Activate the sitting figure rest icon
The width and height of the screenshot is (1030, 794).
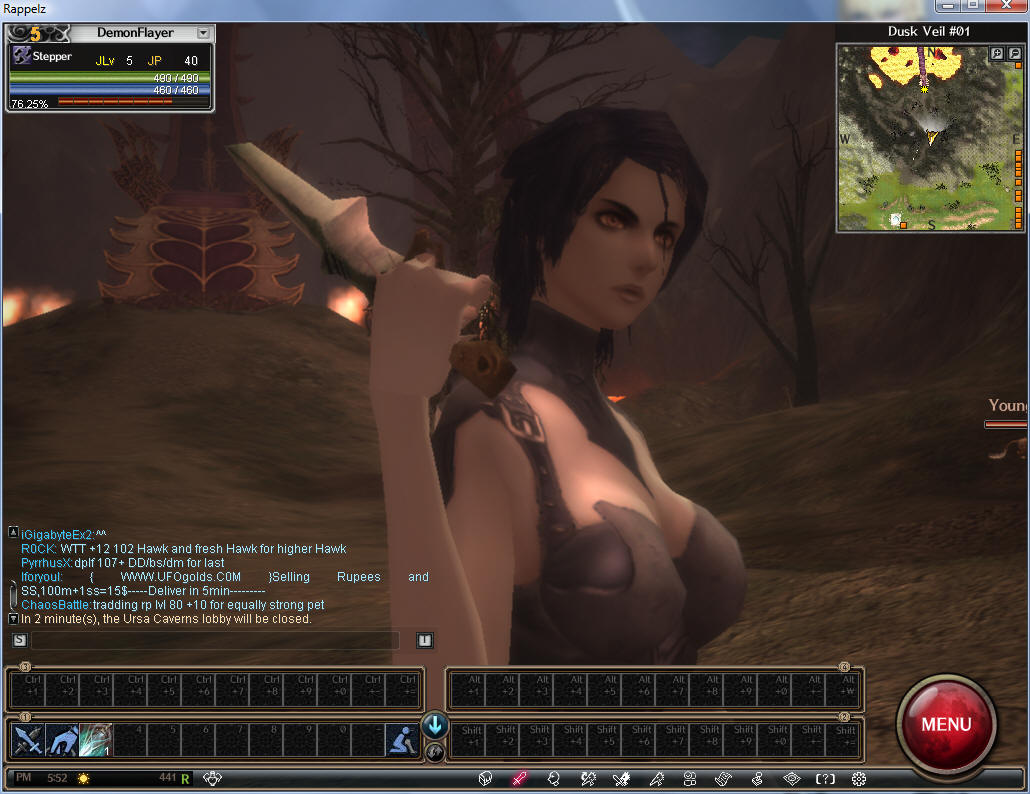coord(401,740)
